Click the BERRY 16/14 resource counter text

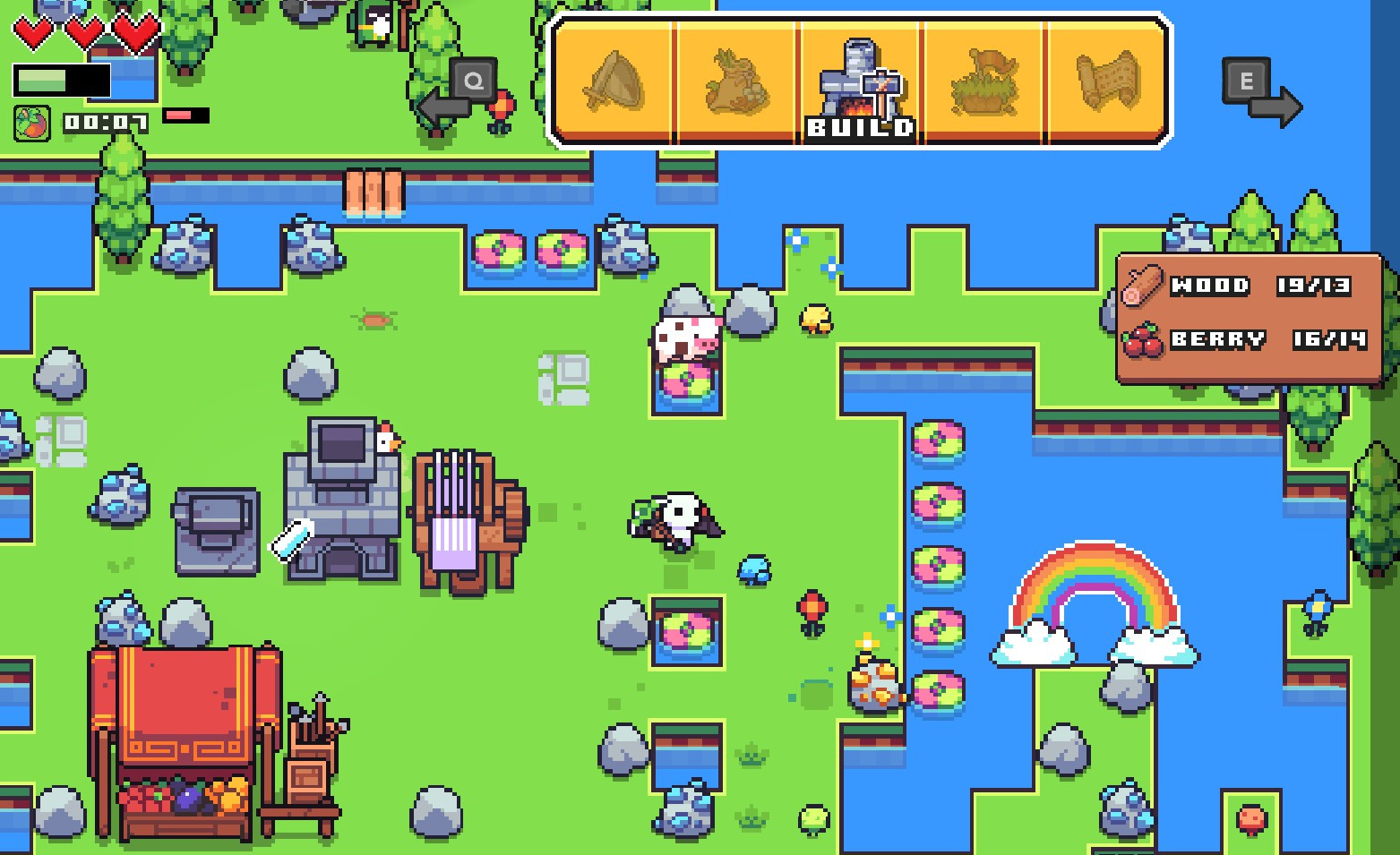point(1267,338)
